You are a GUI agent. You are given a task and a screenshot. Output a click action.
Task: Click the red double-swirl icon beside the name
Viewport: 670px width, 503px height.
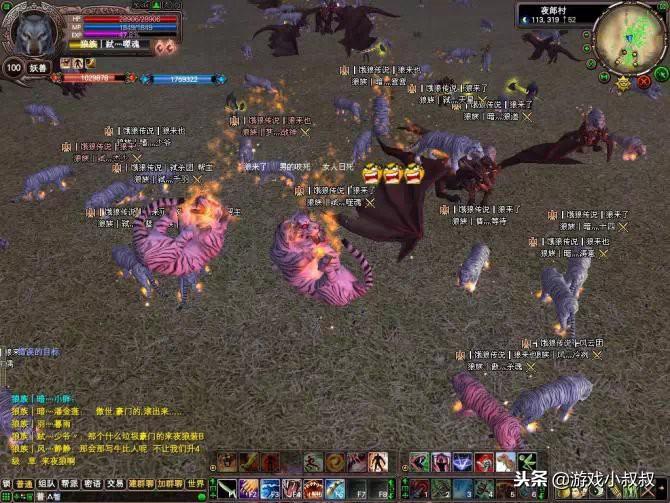[165, 45]
